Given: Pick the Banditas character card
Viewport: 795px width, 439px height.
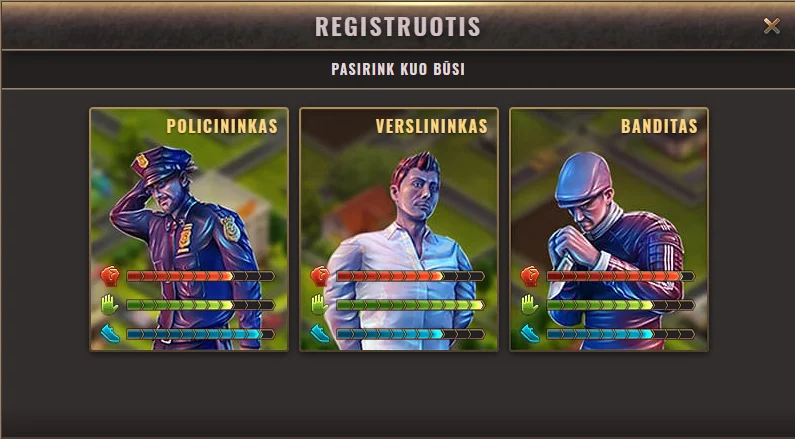Looking at the screenshot, I should [609, 229].
